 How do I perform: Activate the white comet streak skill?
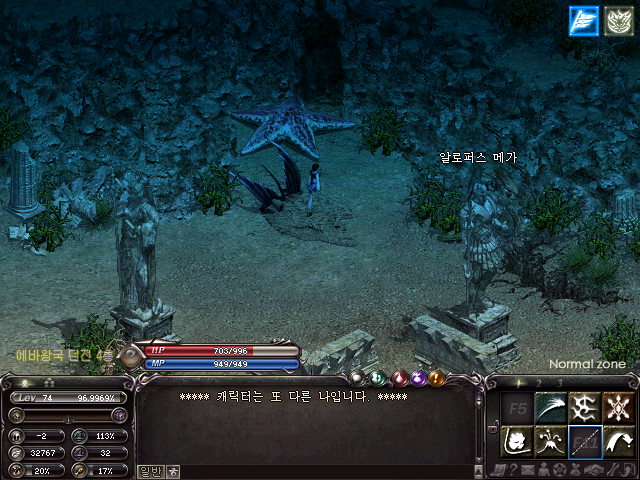point(551,407)
